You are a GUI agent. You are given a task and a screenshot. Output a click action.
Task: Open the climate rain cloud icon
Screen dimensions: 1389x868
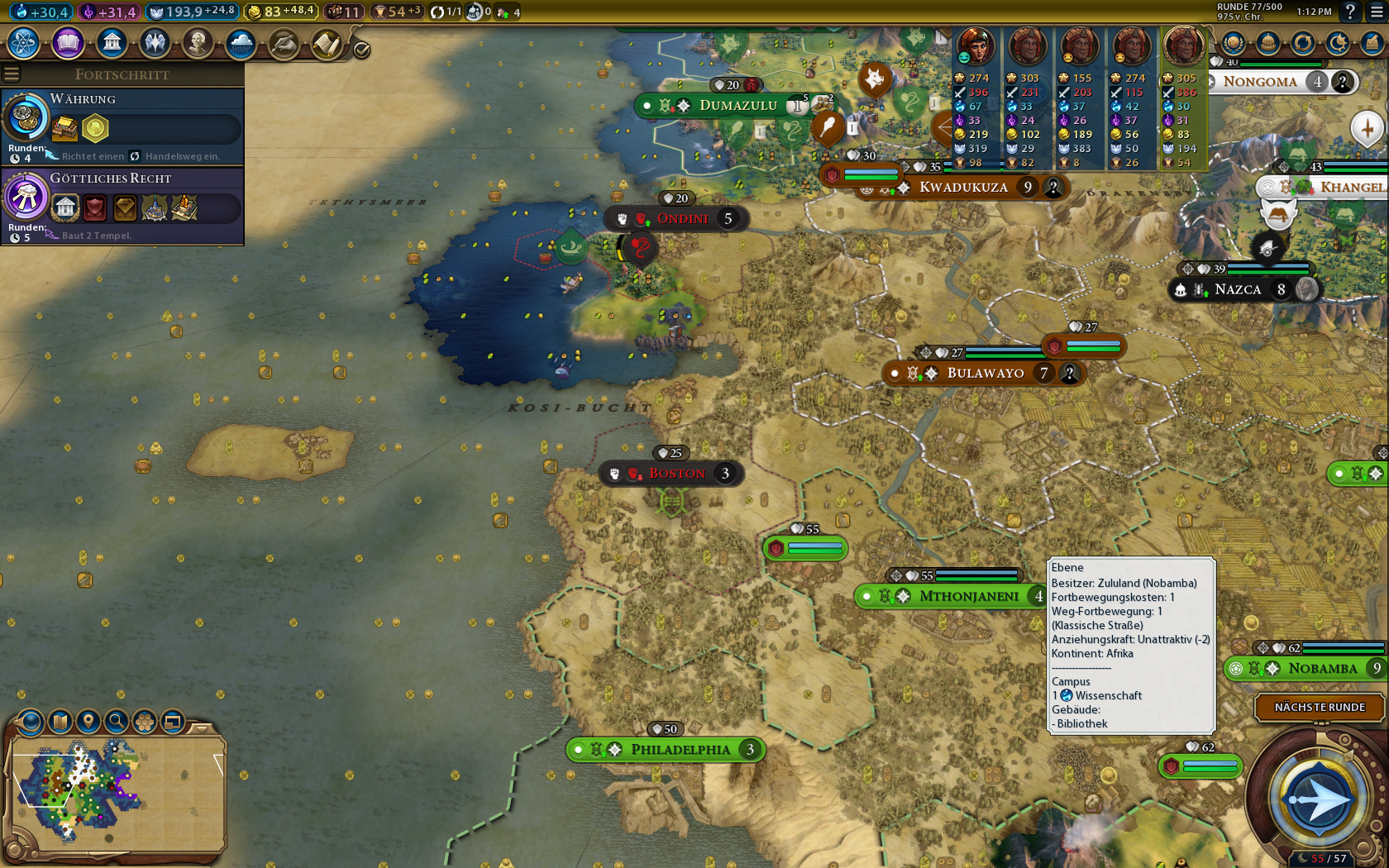click(x=241, y=42)
